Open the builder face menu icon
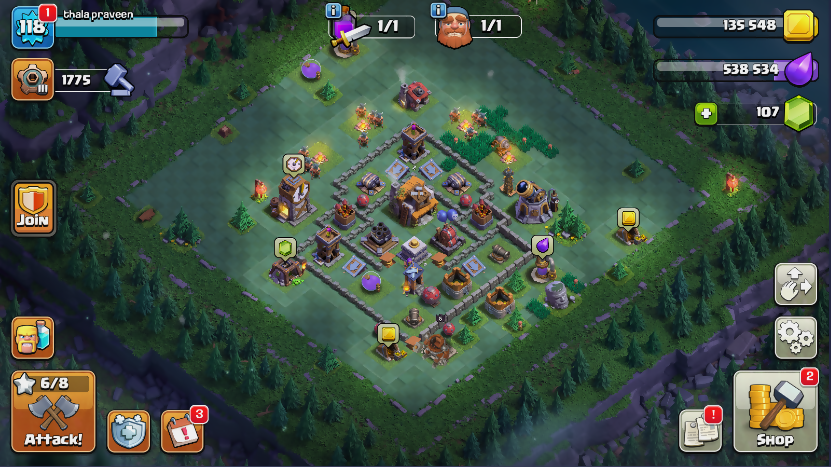This screenshot has width=831, height=467. 32,337
